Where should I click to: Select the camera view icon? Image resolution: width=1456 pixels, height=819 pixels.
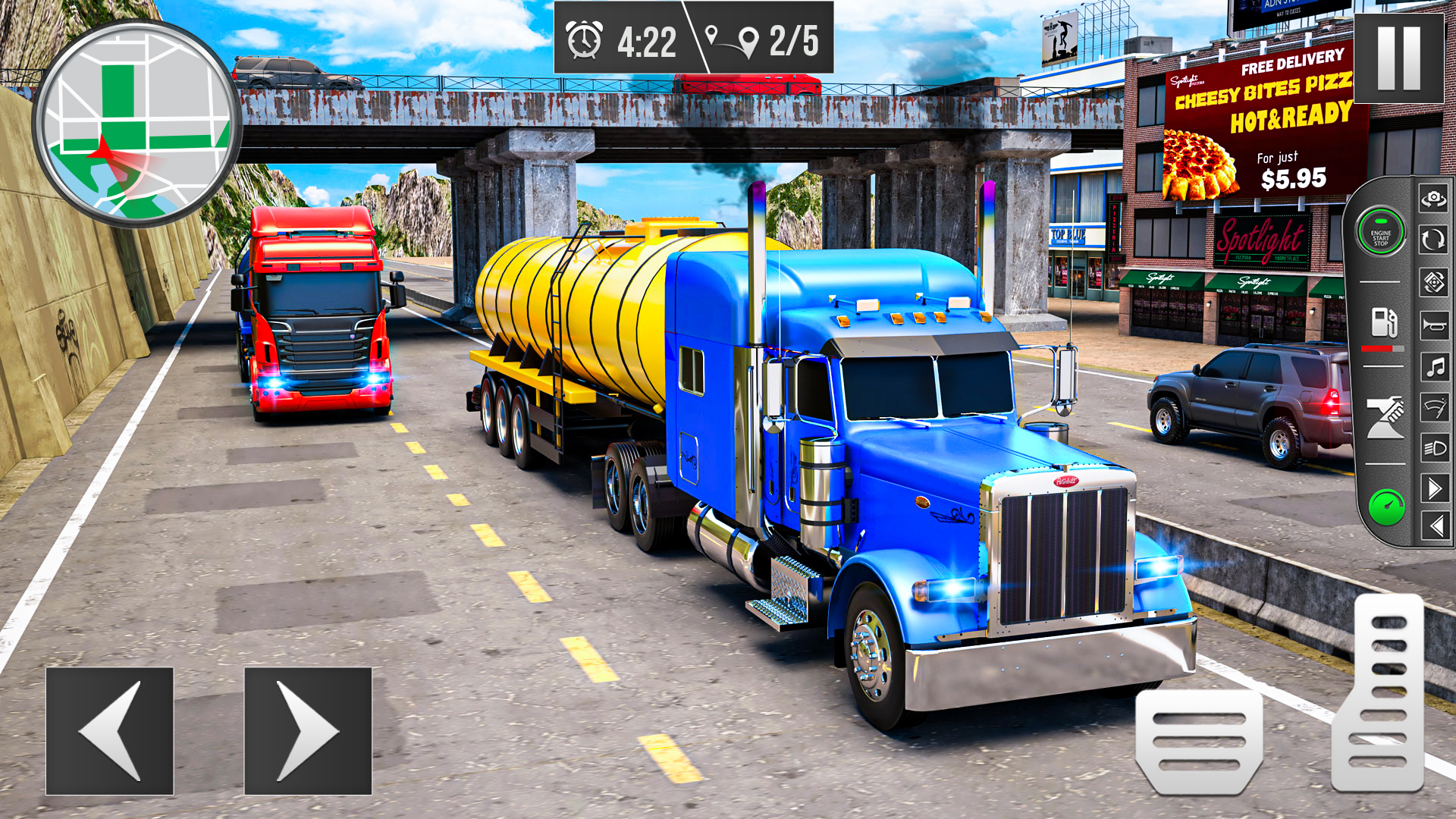point(1433,198)
